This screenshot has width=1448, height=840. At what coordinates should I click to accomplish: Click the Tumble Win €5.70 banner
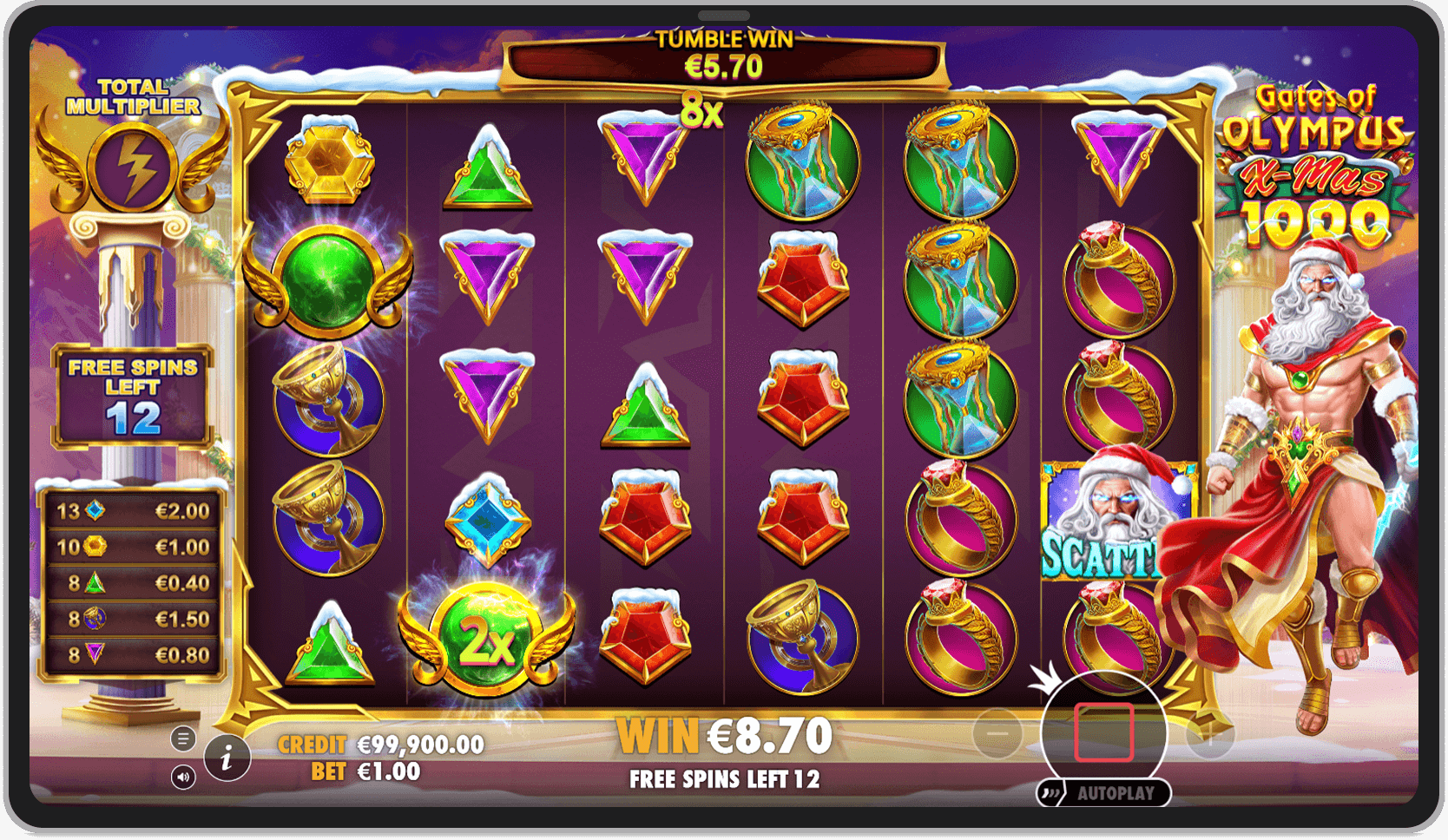pyautogui.click(x=723, y=54)
